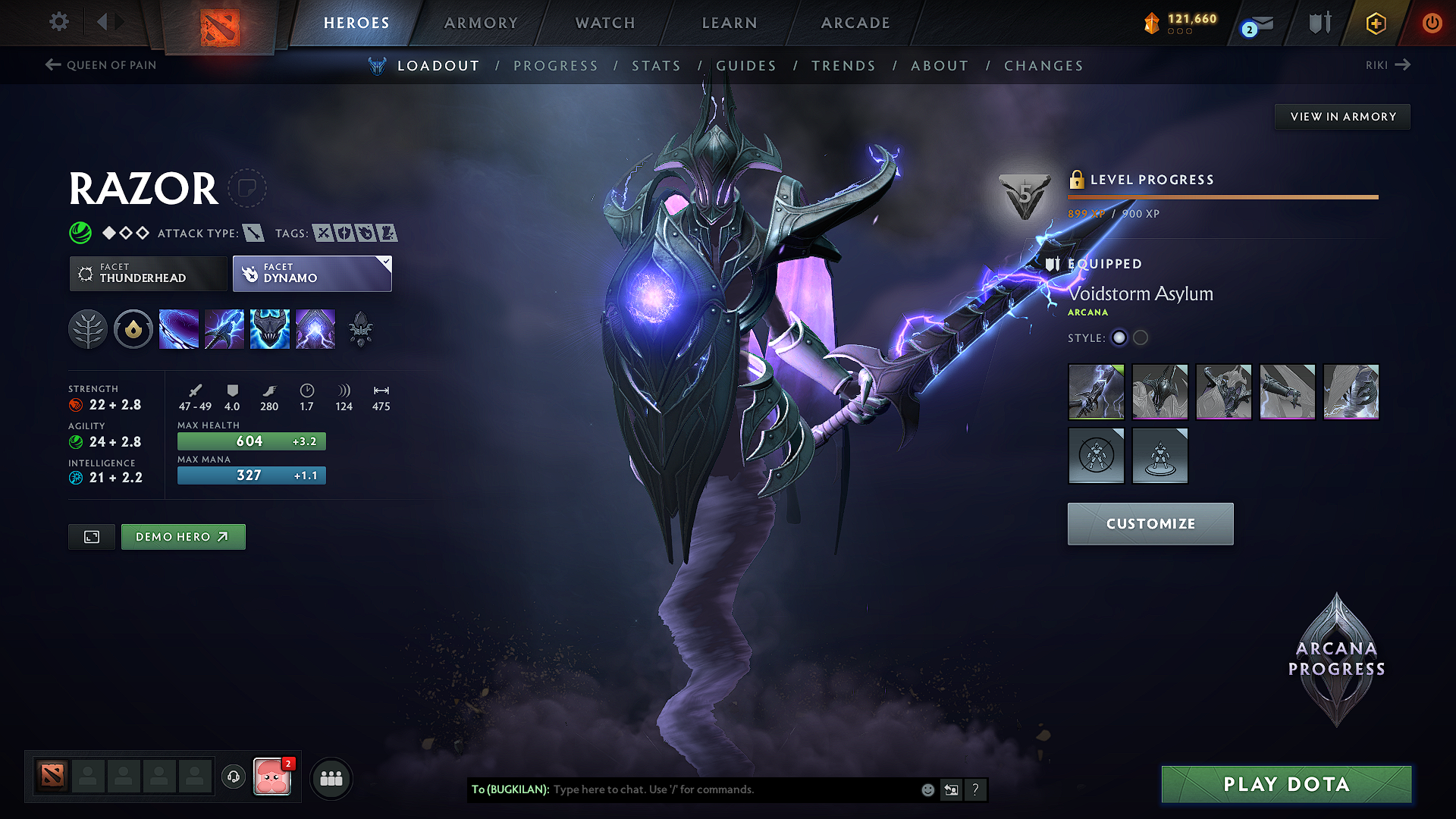View the Eye of the Storm ability icon

315,328
